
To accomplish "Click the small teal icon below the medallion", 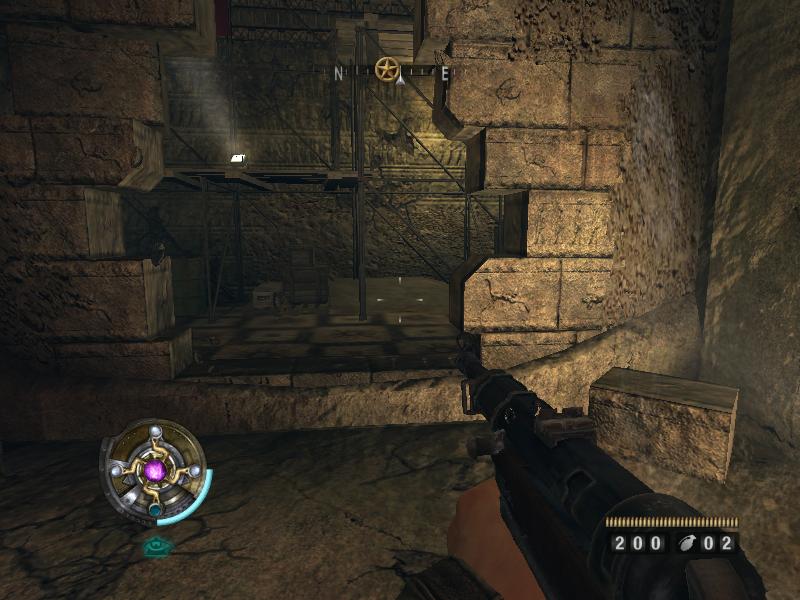I will point(156,546).
